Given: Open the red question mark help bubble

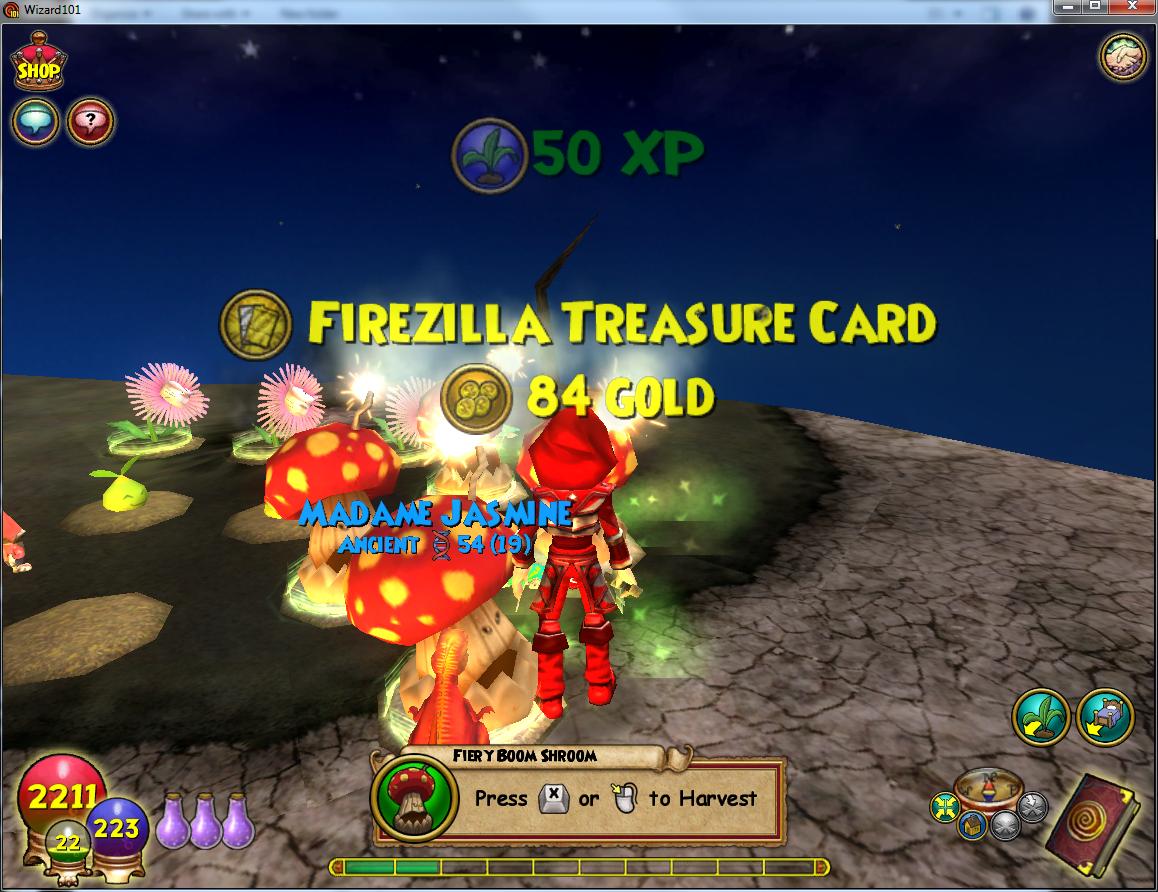Looking at the screenshot, I should pyautogui.click(x=90, y=123).
